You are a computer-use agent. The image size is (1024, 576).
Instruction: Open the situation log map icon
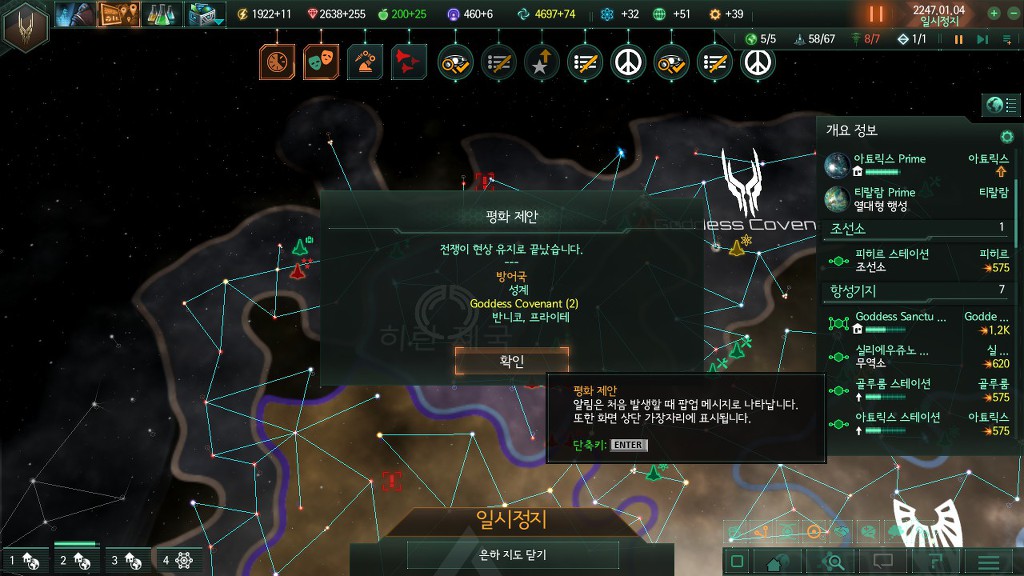tap(118, 14)
